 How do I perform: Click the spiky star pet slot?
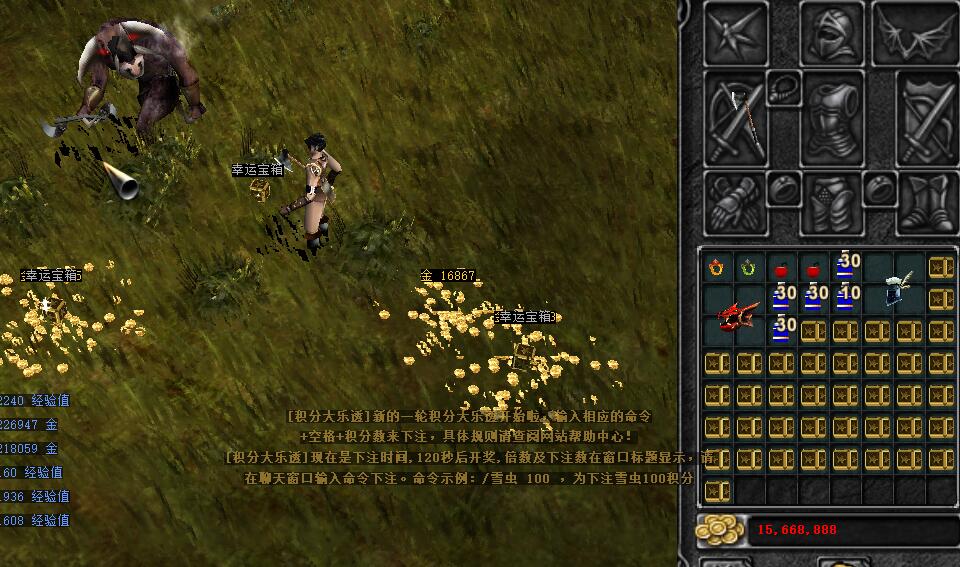(x=737, y=34)
